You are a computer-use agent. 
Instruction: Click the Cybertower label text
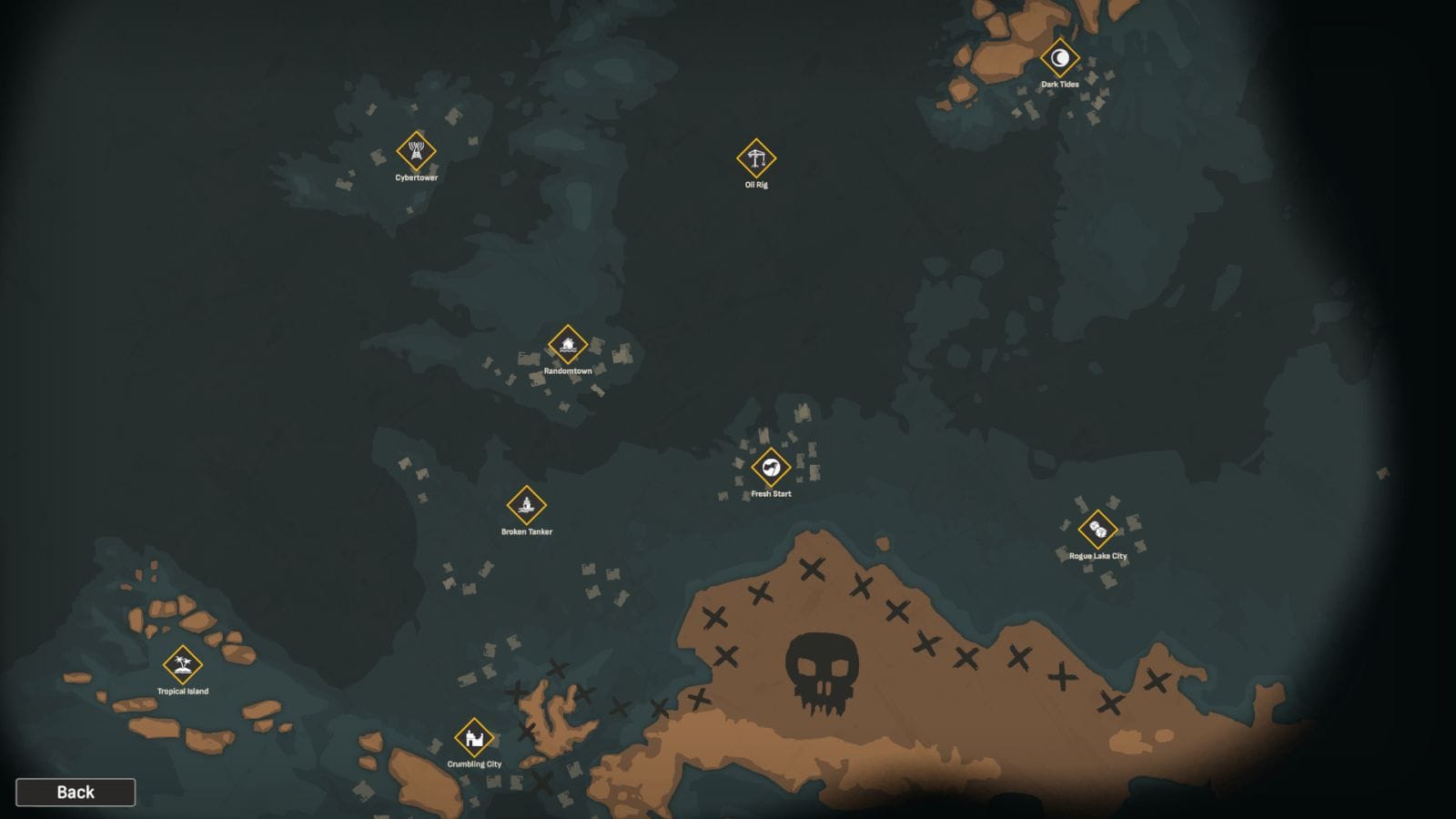point(415,178)
